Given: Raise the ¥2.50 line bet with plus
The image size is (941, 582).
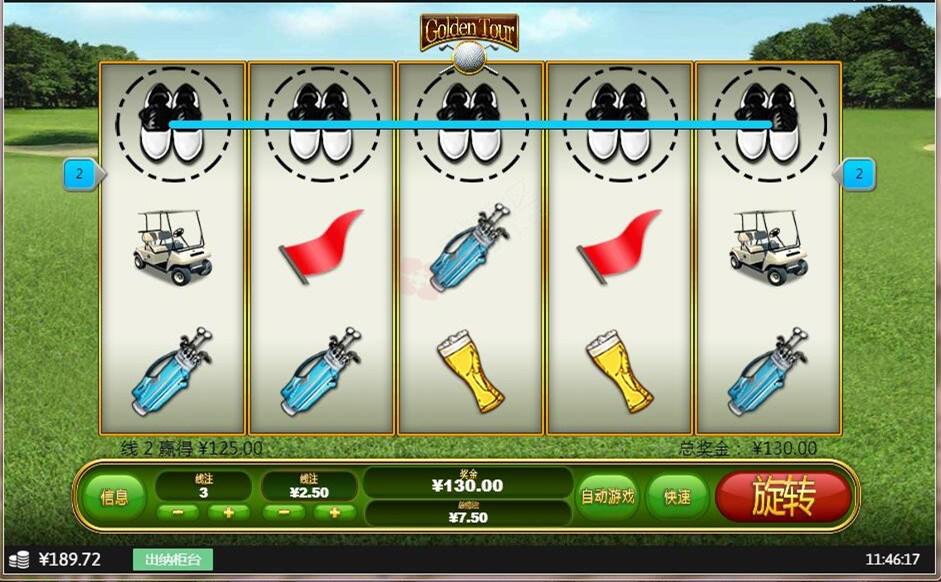Looking at the screenshot, I should pyautogui.click(x=335, y=513).
